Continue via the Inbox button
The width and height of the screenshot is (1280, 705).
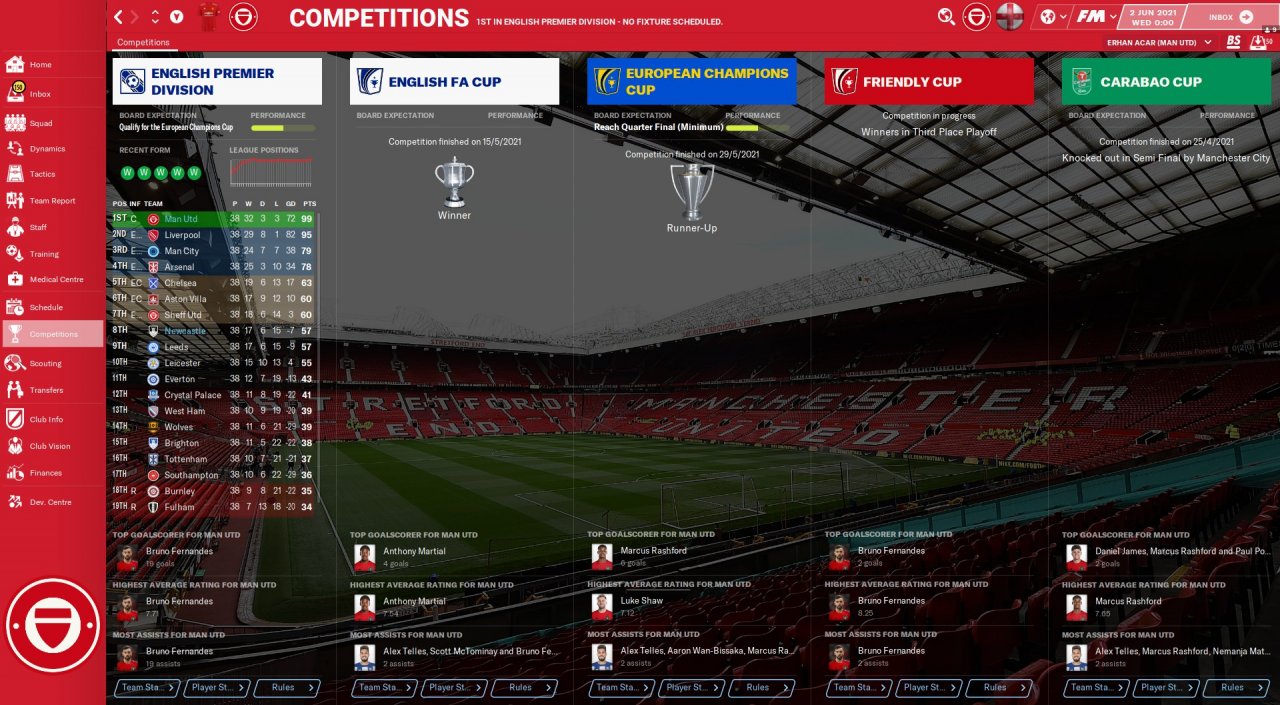[1229, 17]
